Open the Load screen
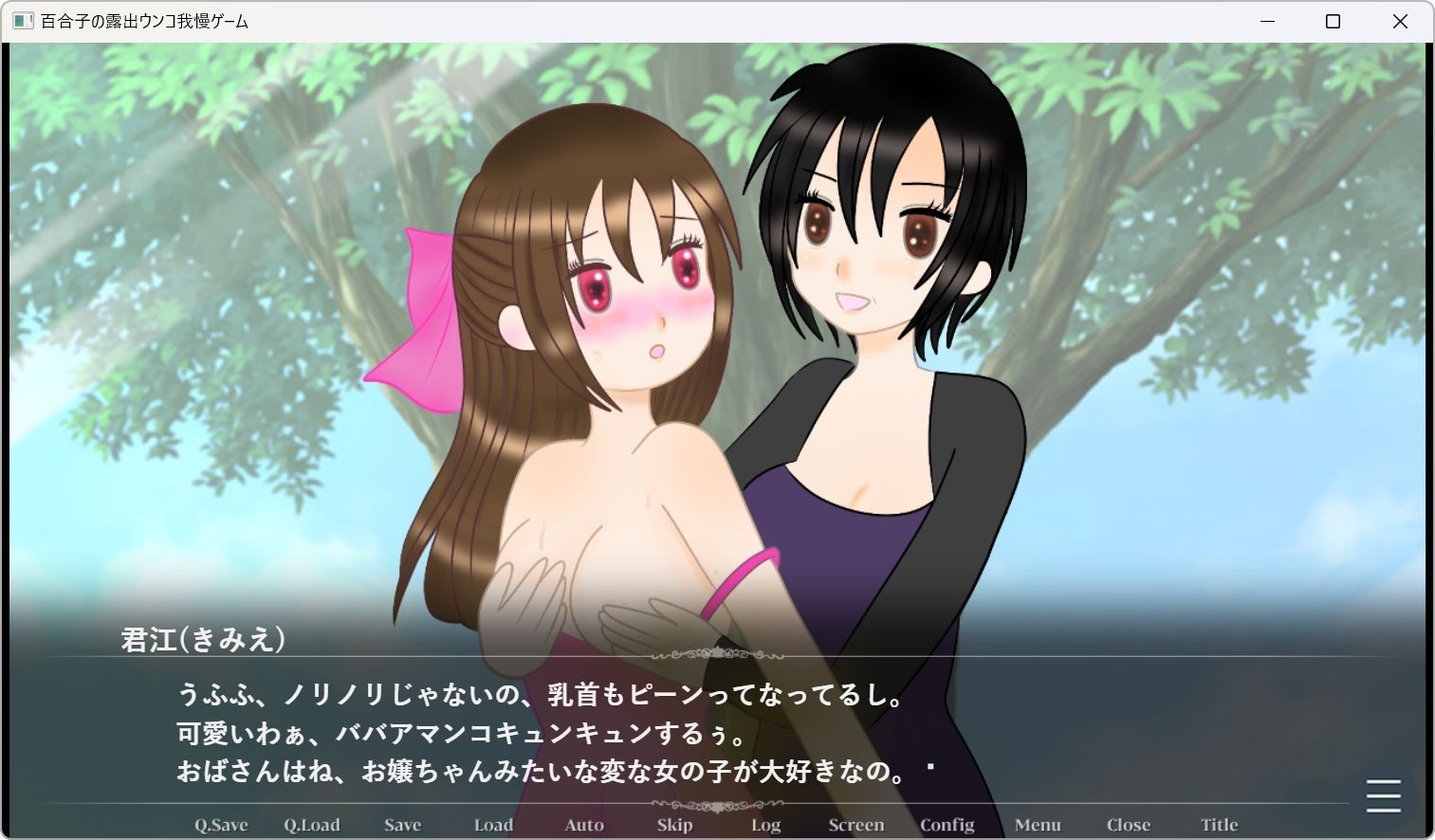 click(x=492, y=824)
